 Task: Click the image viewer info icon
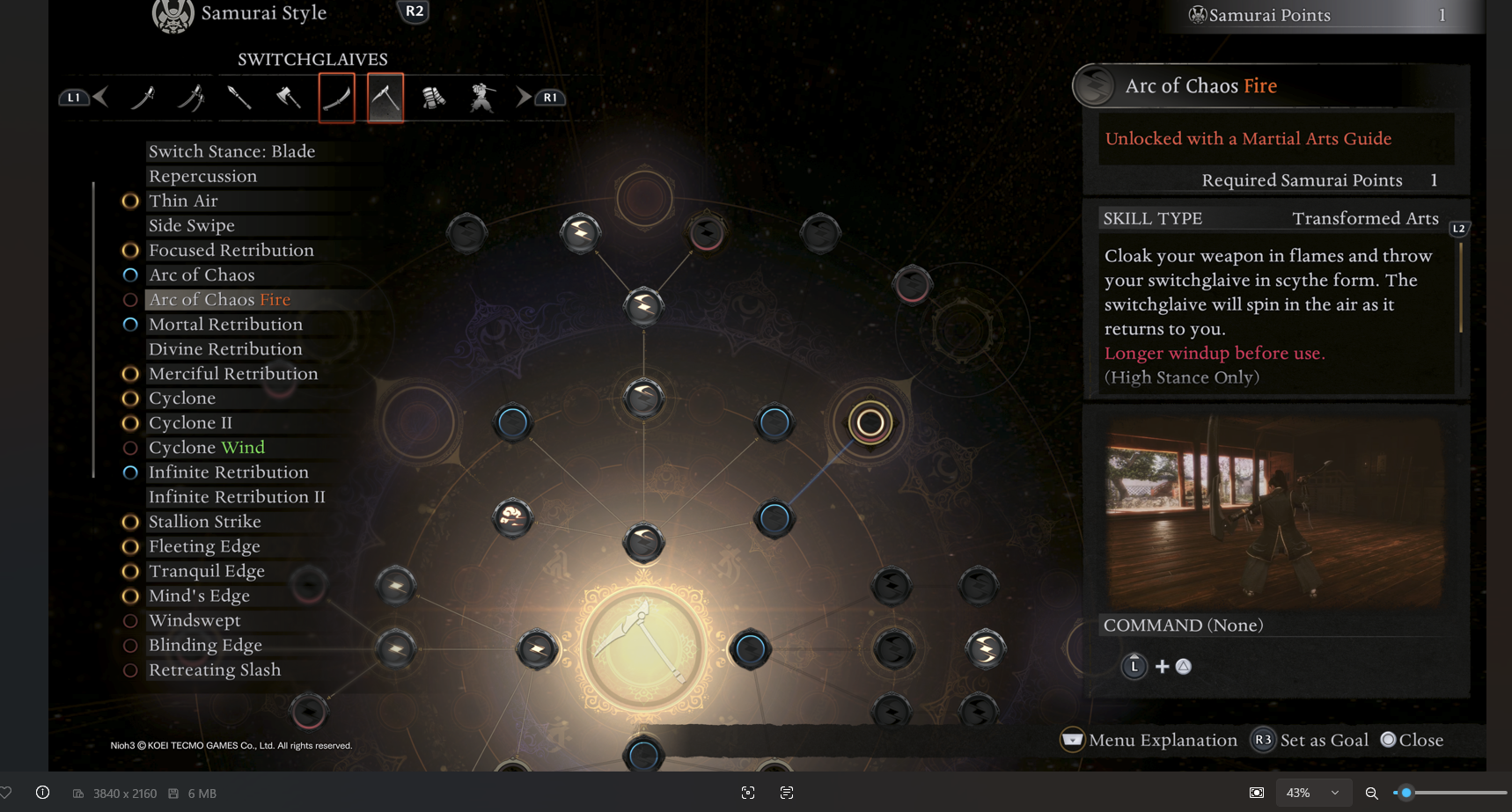click(x=42, y=793)
